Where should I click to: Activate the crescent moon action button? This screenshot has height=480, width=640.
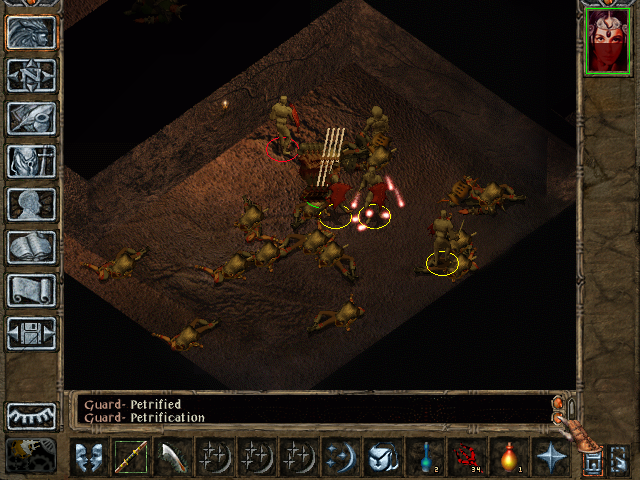click(x=340, y=457)
